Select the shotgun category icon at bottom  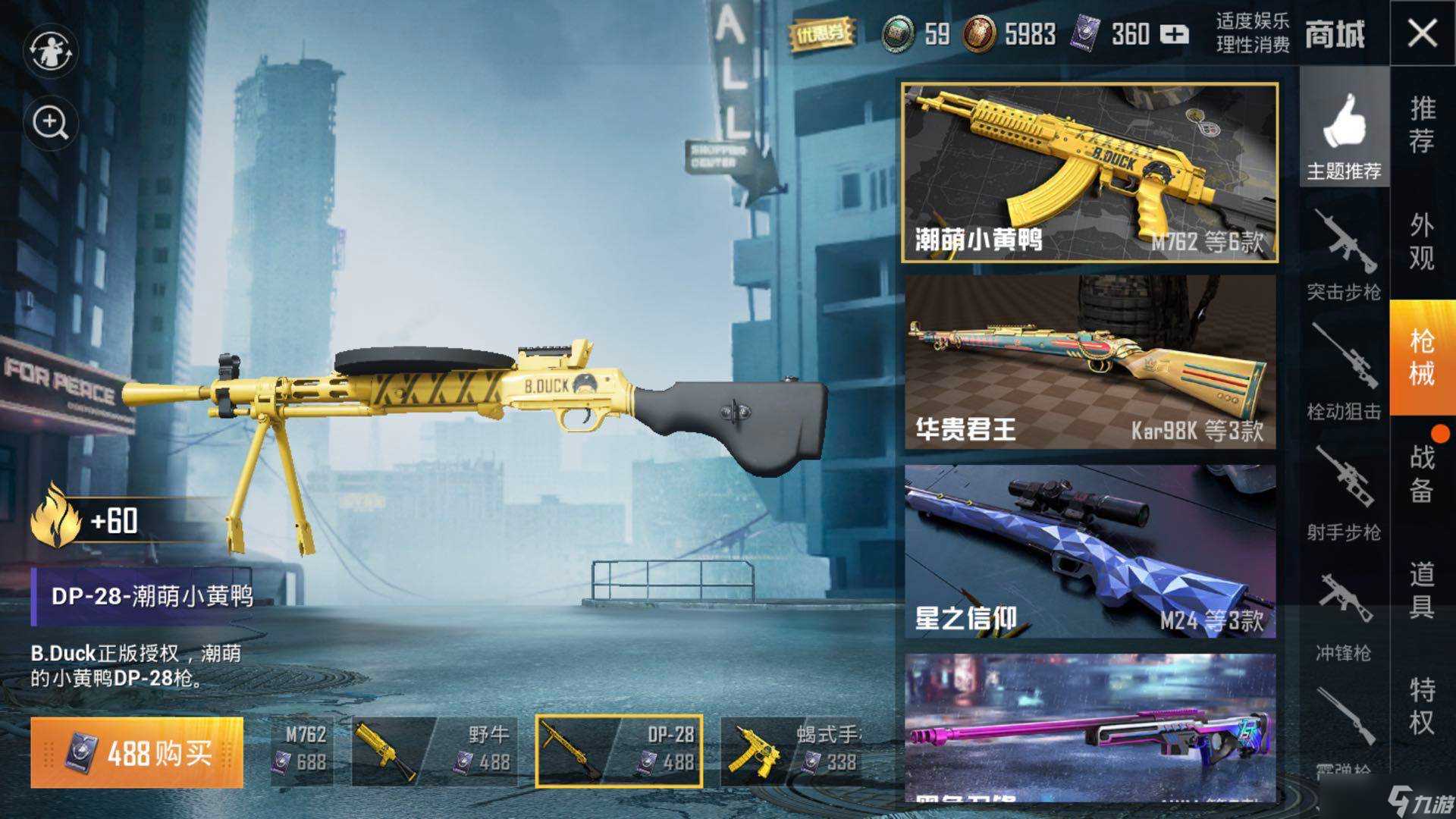tap(1348, 720)
